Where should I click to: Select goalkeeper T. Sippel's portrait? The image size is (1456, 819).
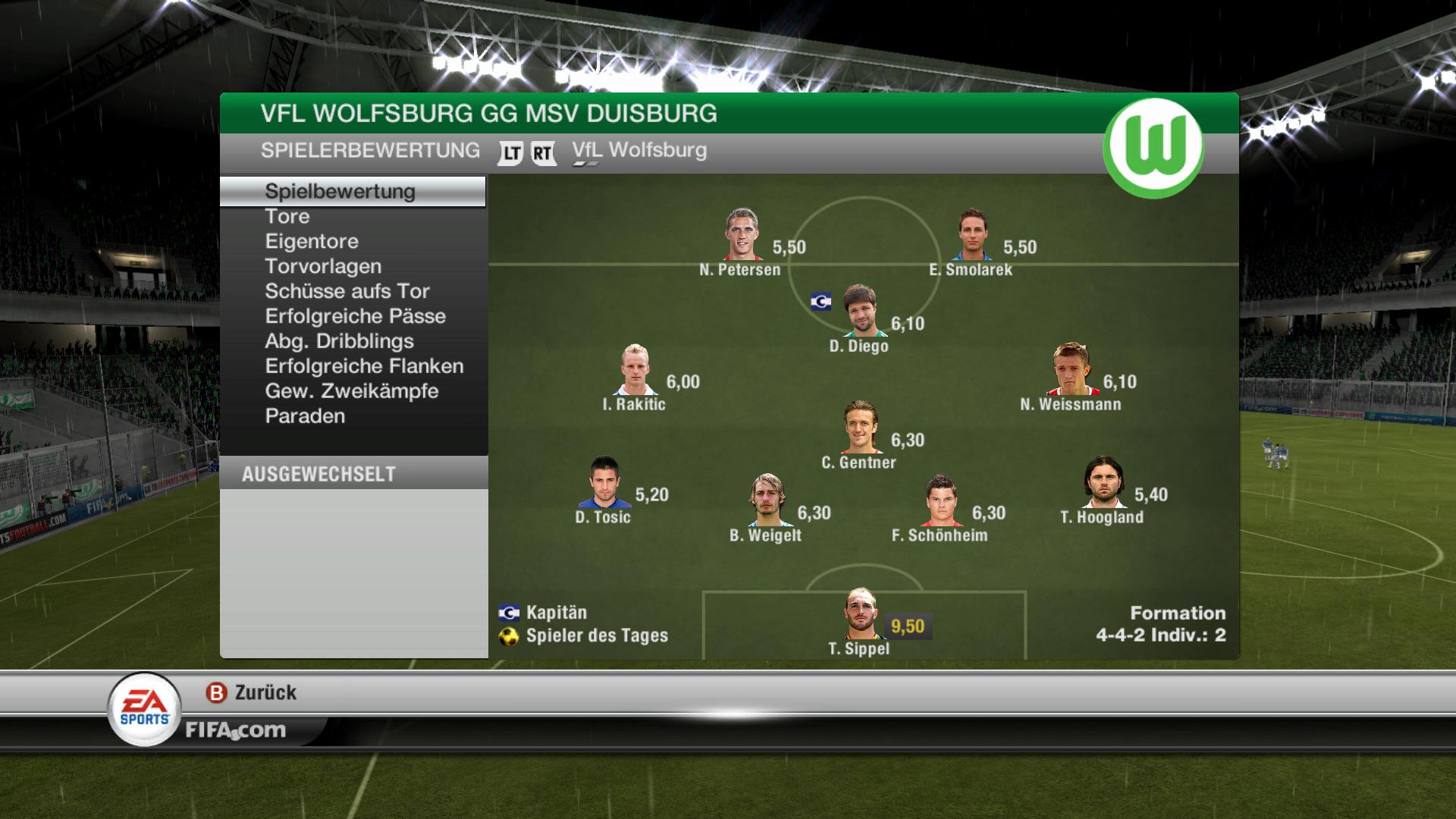[x=861, y=613]
